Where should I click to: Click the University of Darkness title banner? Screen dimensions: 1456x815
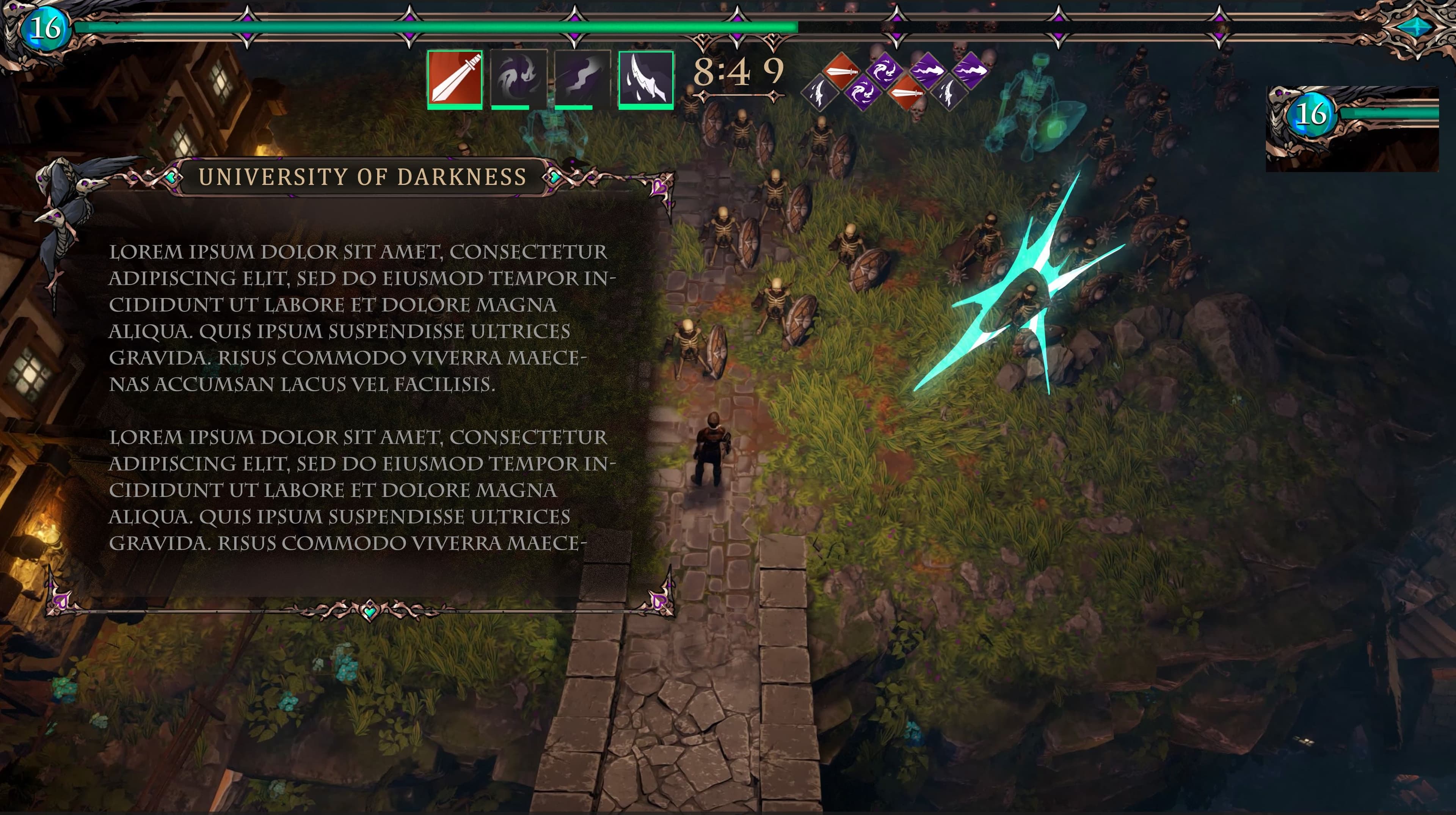tap(362, 177)
